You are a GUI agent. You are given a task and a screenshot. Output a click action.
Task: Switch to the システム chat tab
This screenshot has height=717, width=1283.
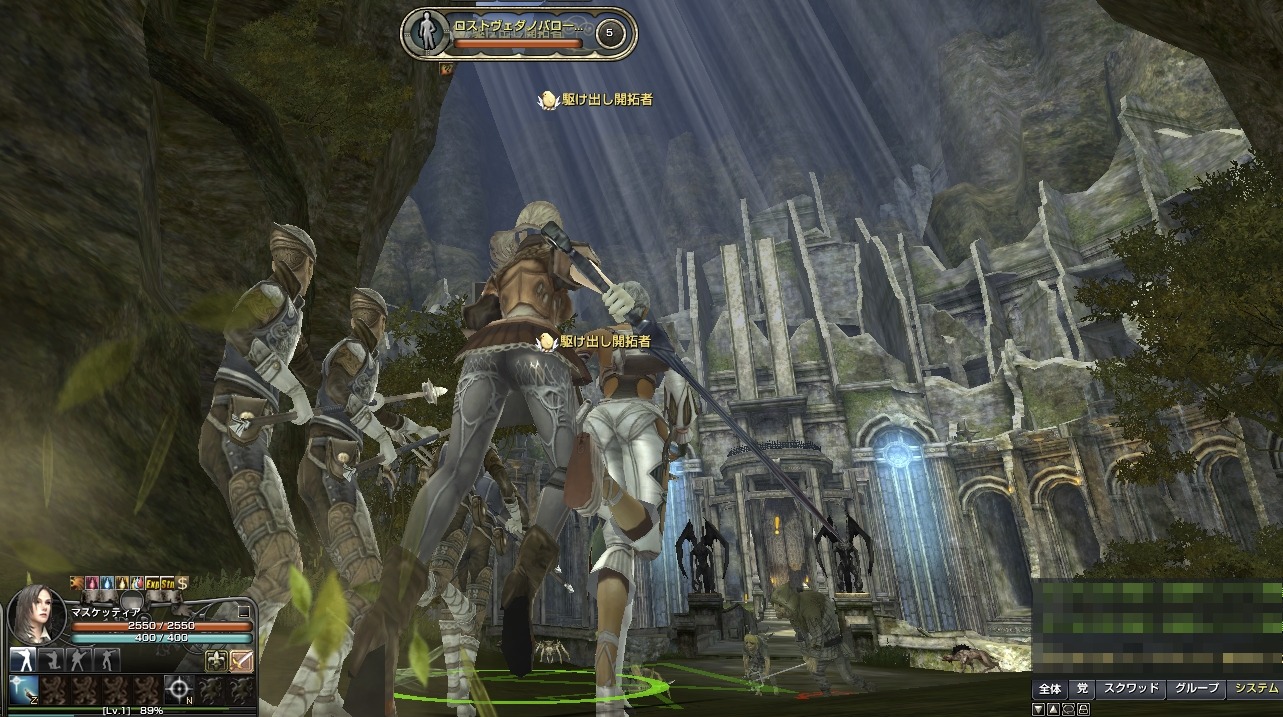[x=1256, y=688]
